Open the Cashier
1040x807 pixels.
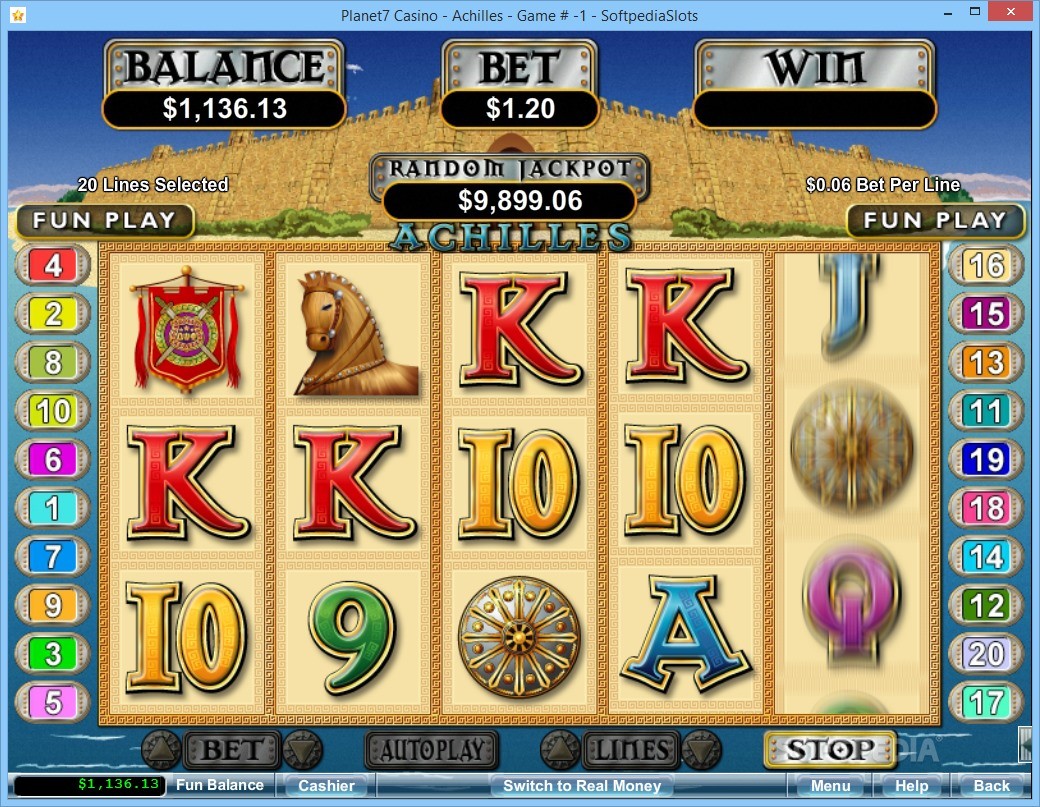pos(326,786)
